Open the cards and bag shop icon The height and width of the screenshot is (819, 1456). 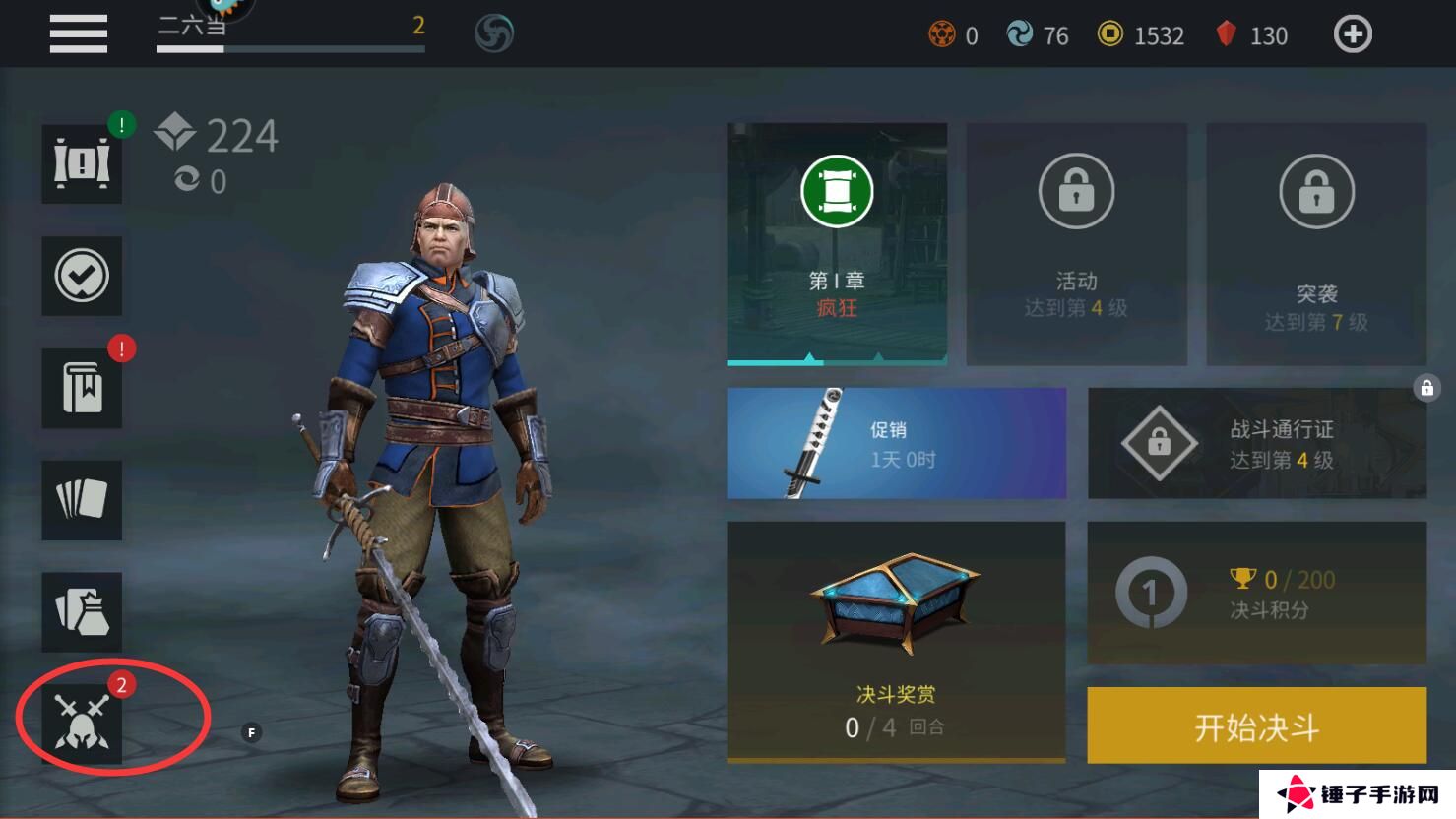82,611
